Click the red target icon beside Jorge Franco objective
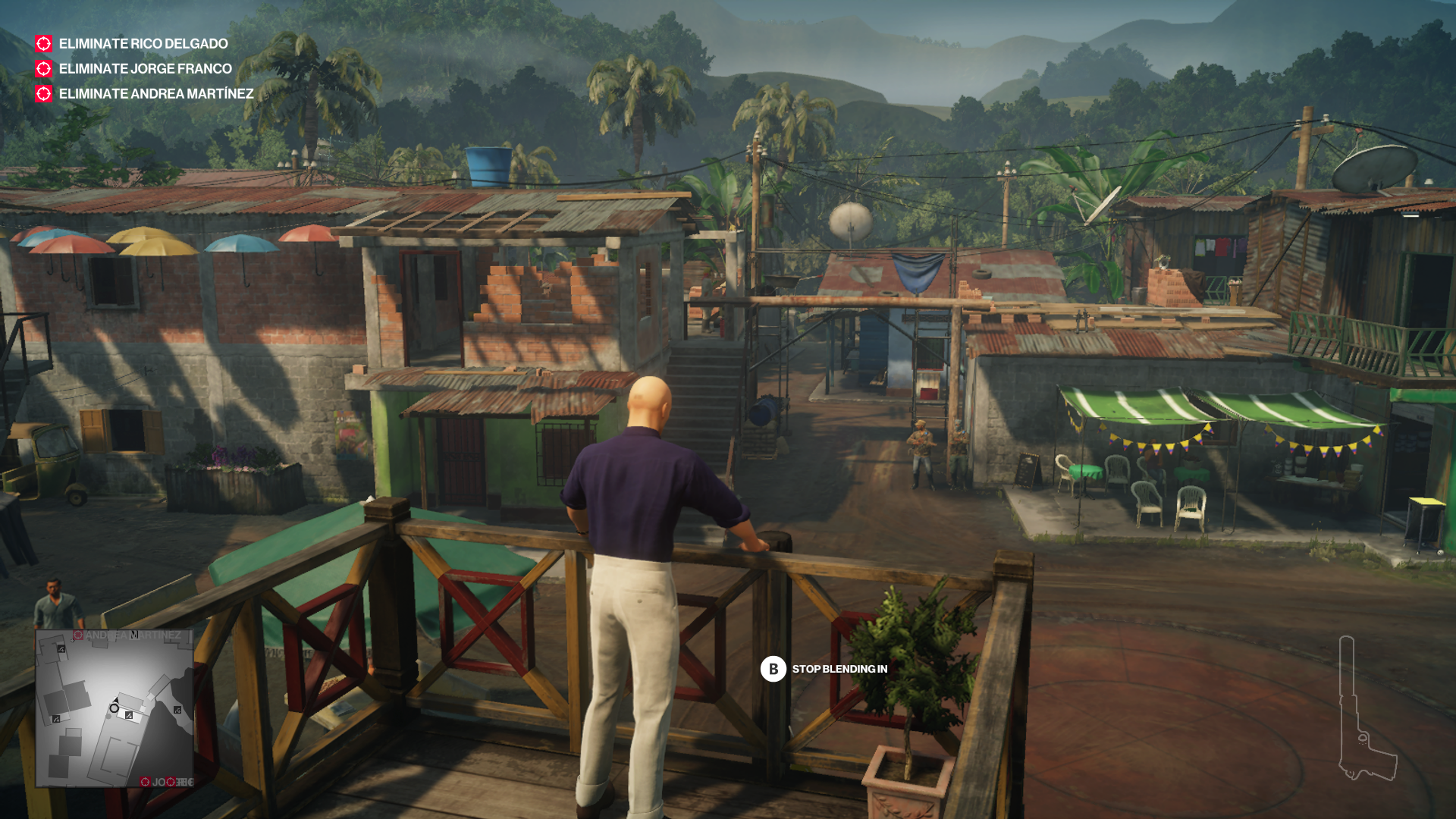The height and width of the screenshot is (819, 1456). coord(43,69)
